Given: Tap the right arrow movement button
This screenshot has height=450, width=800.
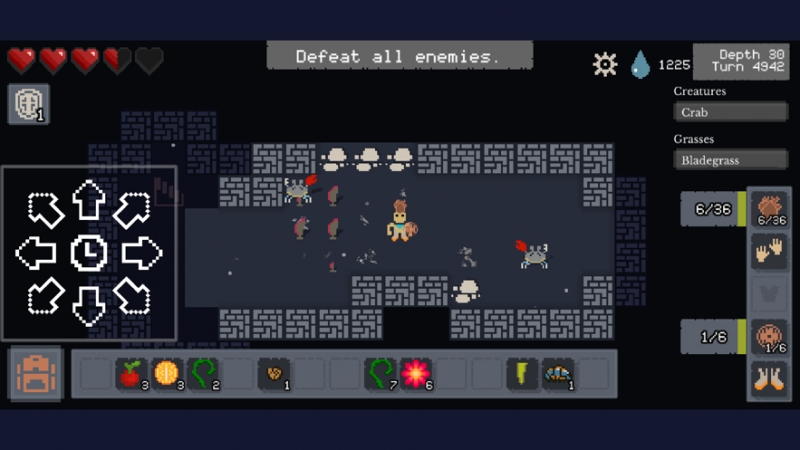Looking at the screenshot, I should coord(142,253).
